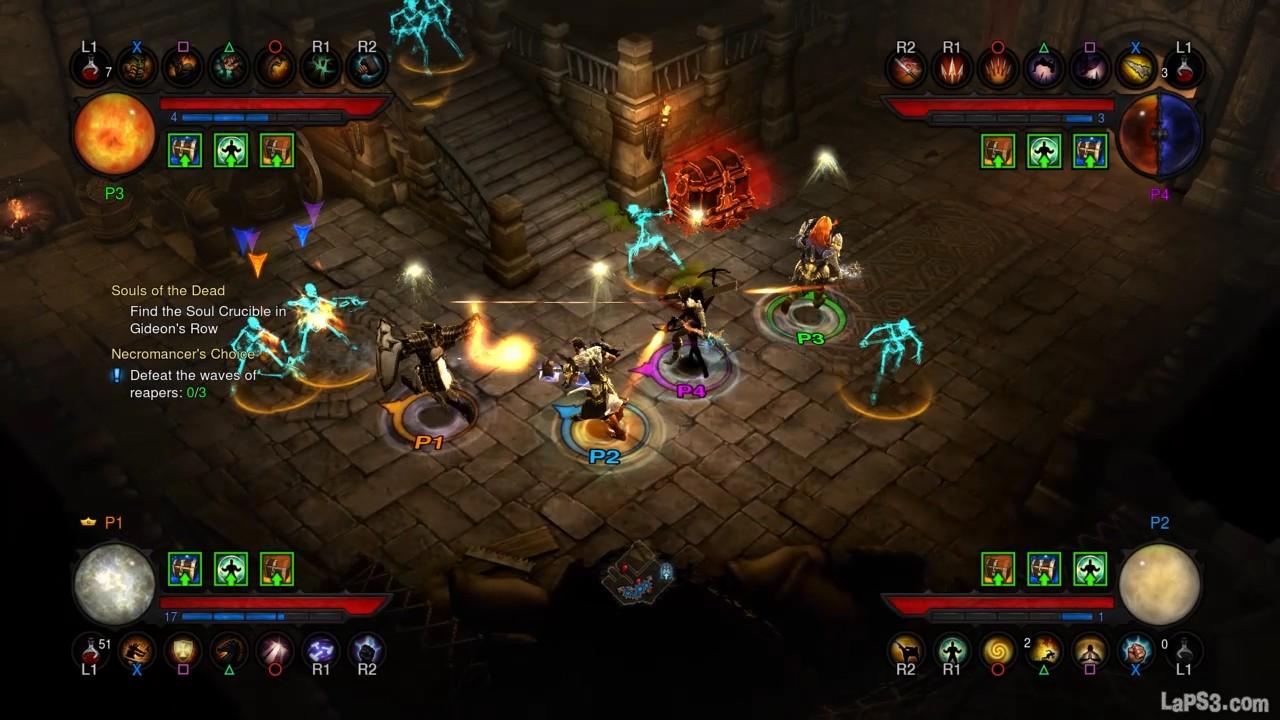This screenshot has height=720, width=1280.
Task: Open the Souls of the Dead quest
Action: click(x=168, y=291)
